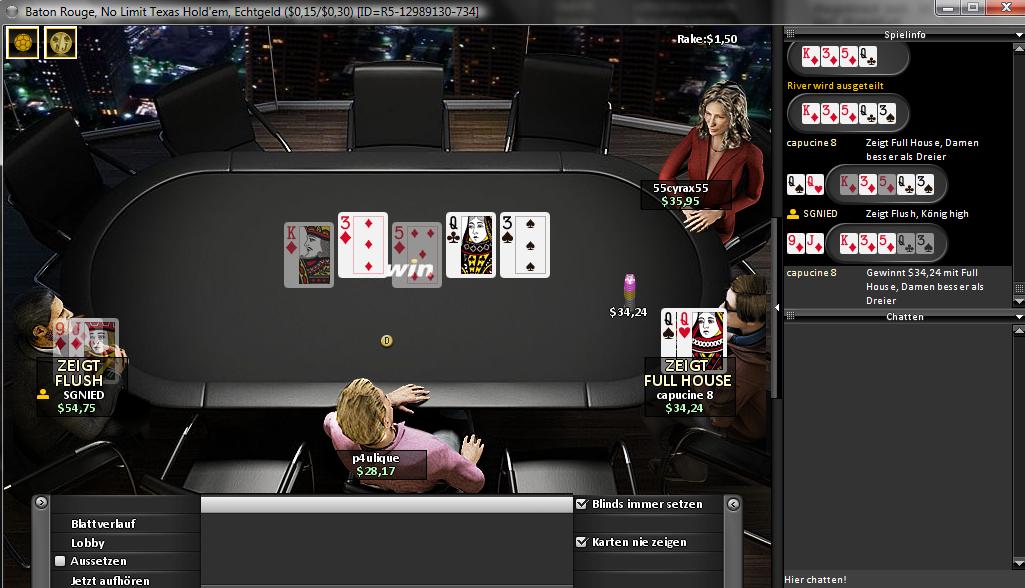Click the right options panel round arrow
This screenshot has height=588, width=1025.
pos(732,503)
